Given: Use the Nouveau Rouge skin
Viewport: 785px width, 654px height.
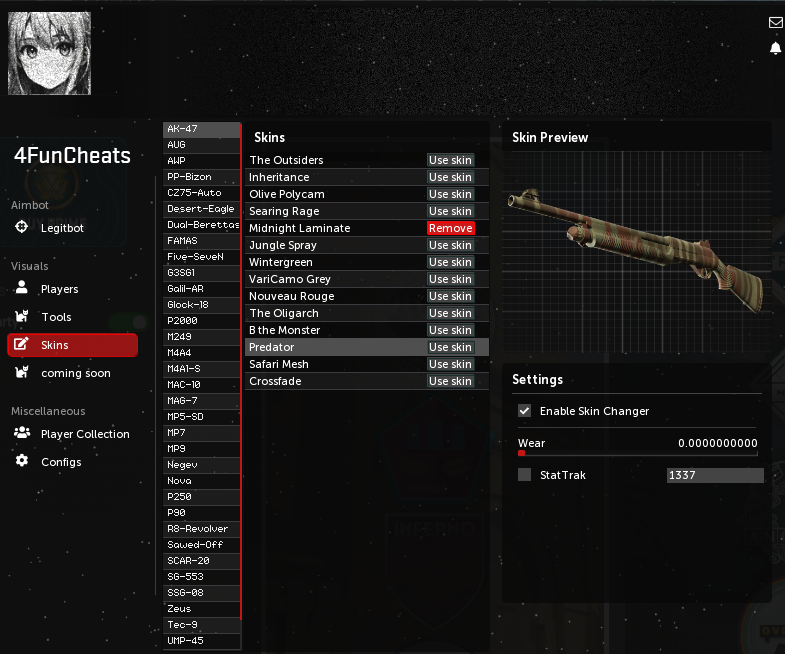Looking at the screenshot, I should click(450, 296).
